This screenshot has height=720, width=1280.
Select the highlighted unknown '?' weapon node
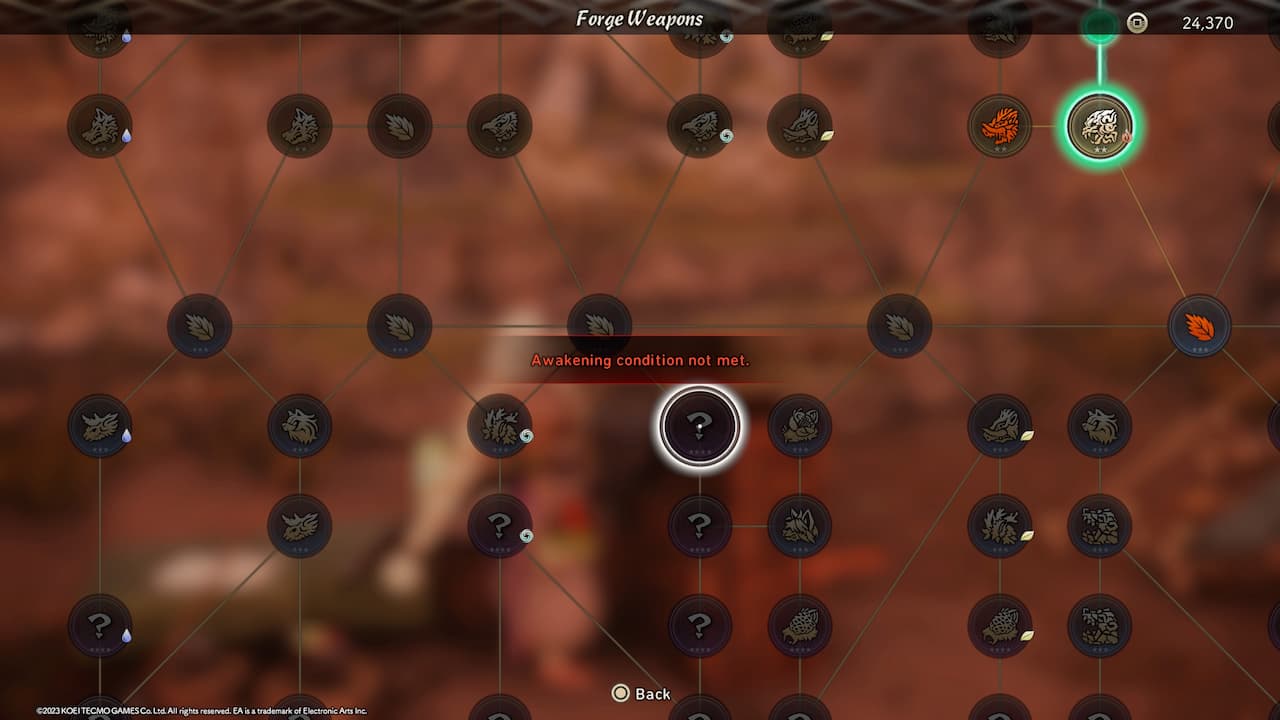pos(698,425)
